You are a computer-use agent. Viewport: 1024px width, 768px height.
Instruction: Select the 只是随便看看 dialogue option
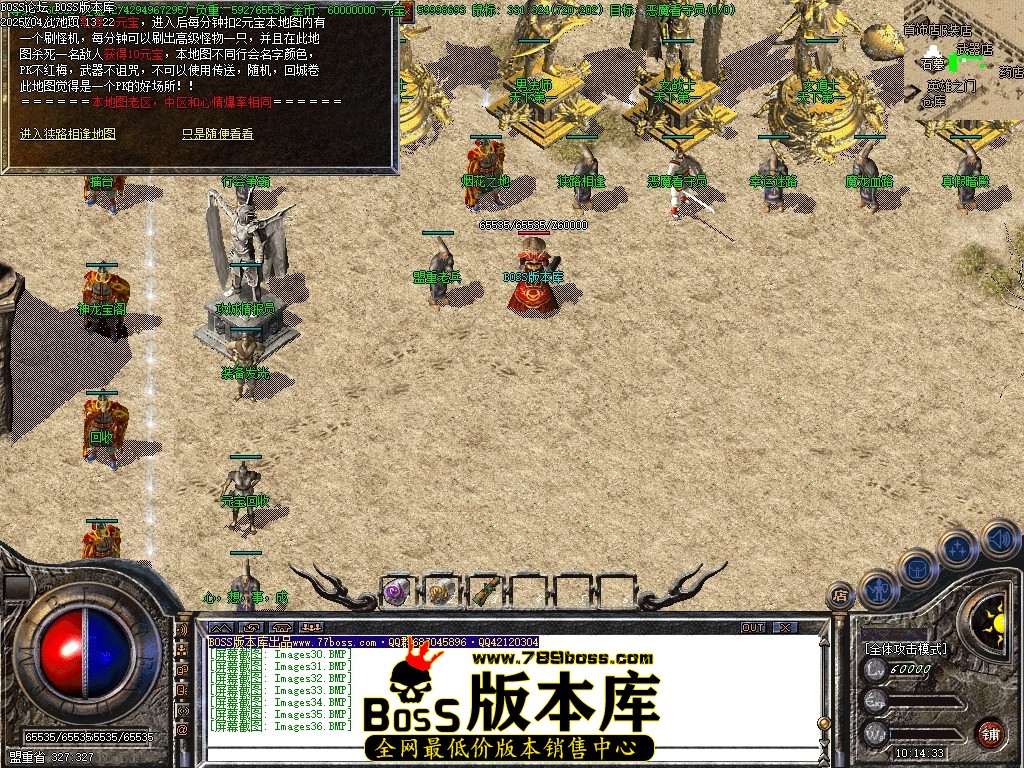pos(217,133)
